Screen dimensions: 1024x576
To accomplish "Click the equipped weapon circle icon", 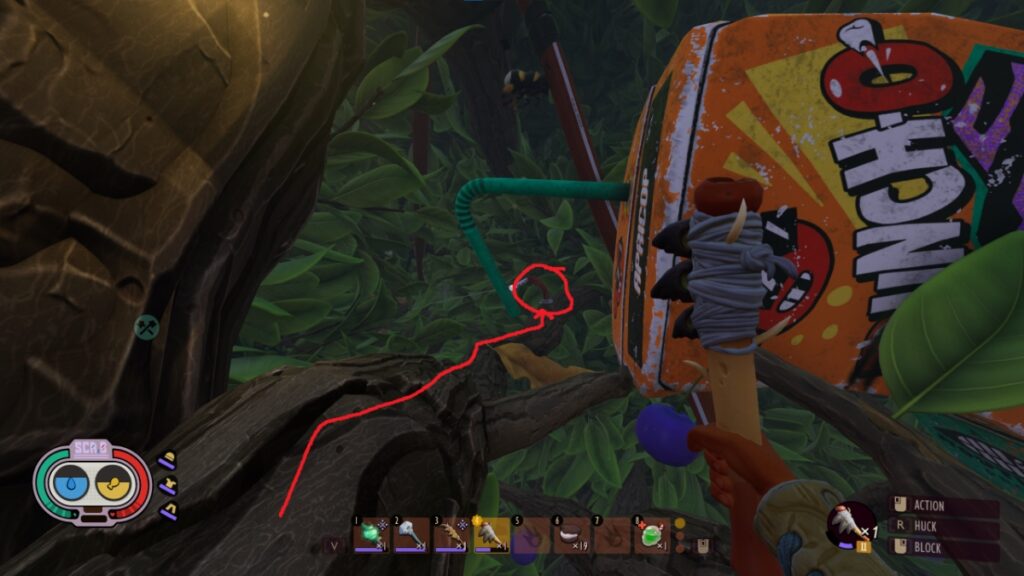I will coord(850,522).
